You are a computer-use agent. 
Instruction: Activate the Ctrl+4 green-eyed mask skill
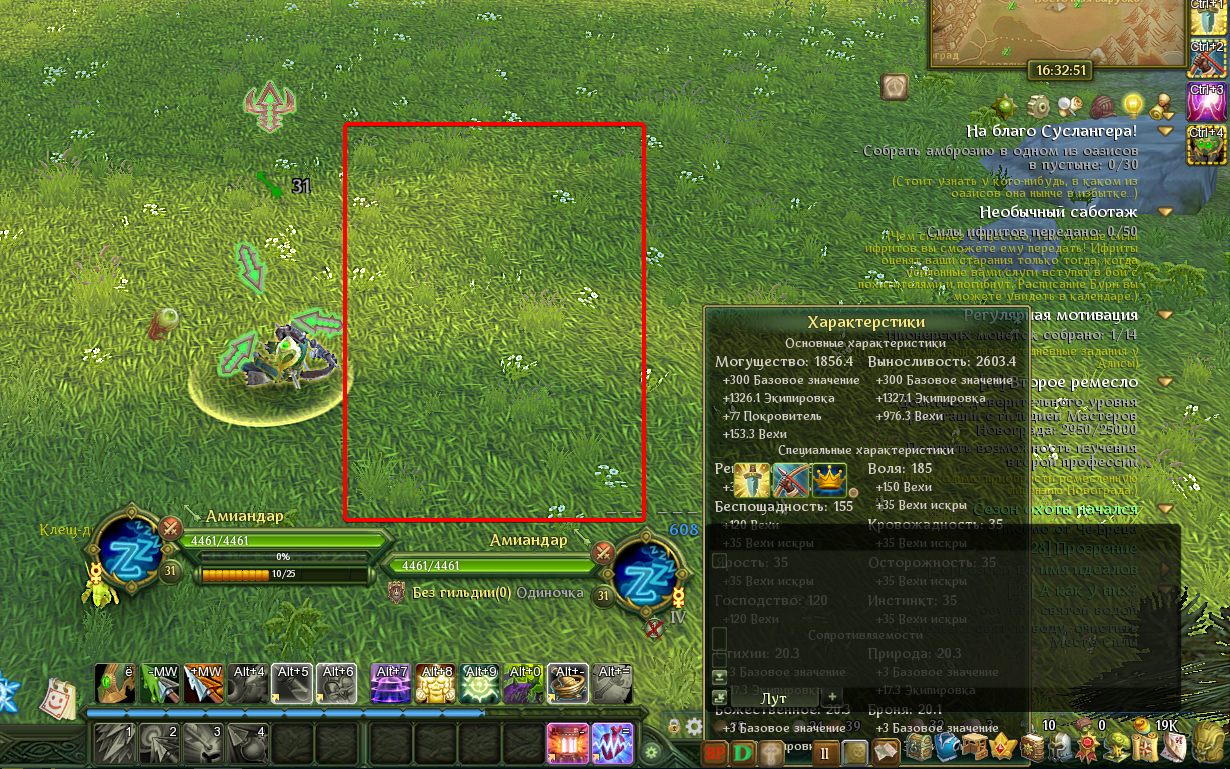[x=1208, y=147]
